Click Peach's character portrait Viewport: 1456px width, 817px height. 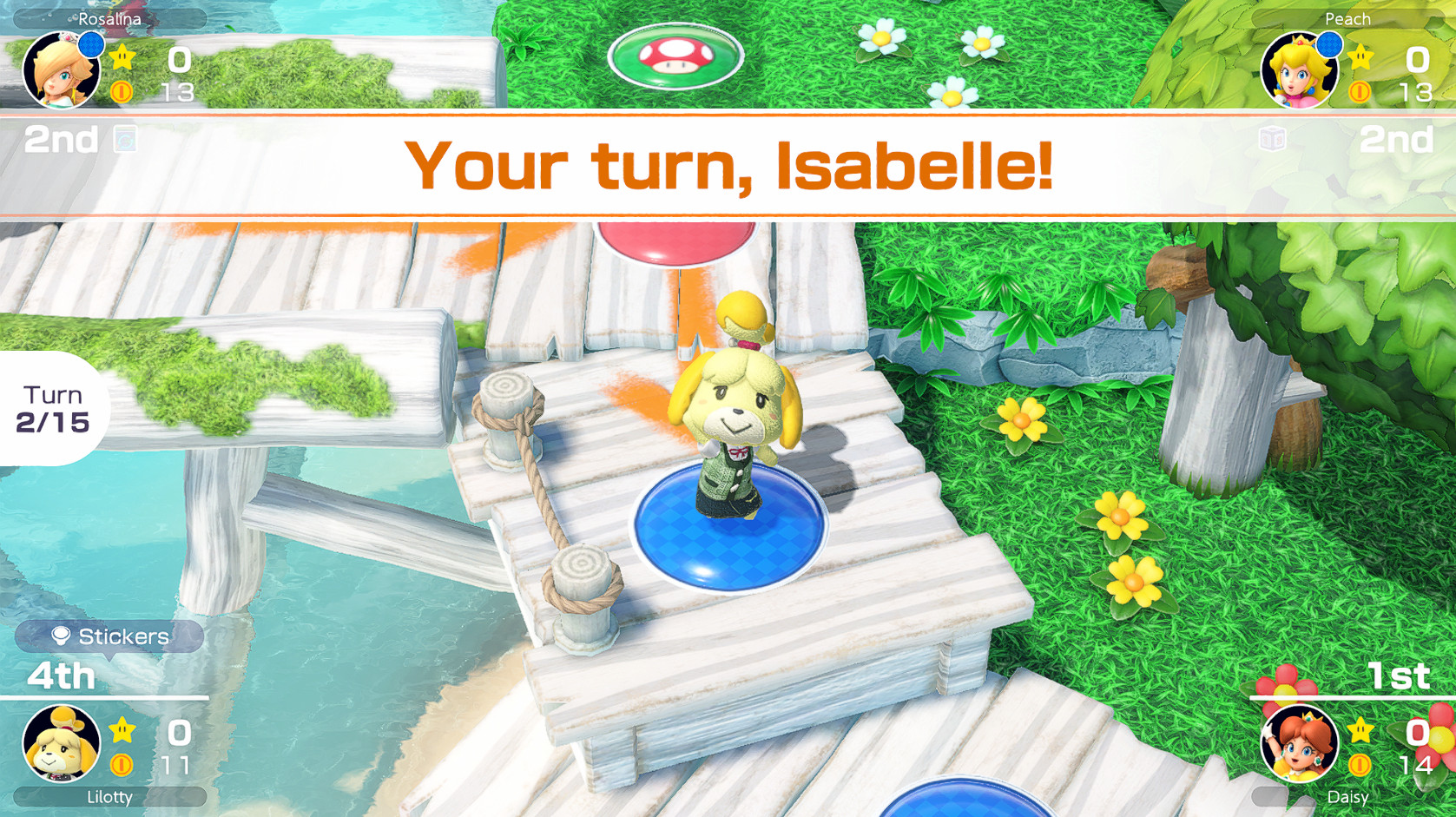pos(1300,69)
